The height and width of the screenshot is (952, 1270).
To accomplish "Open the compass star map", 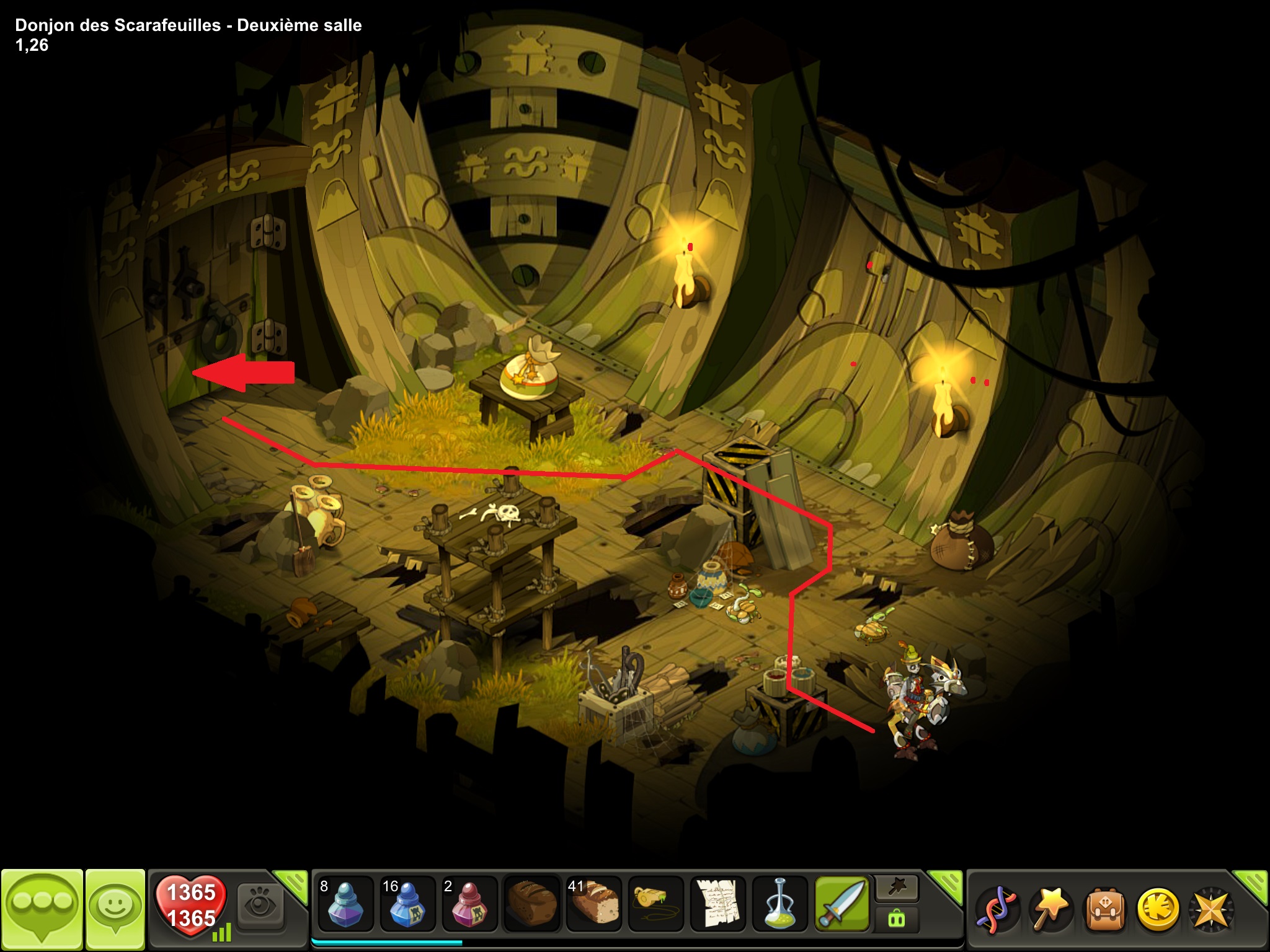I will tap(1210, 910).
